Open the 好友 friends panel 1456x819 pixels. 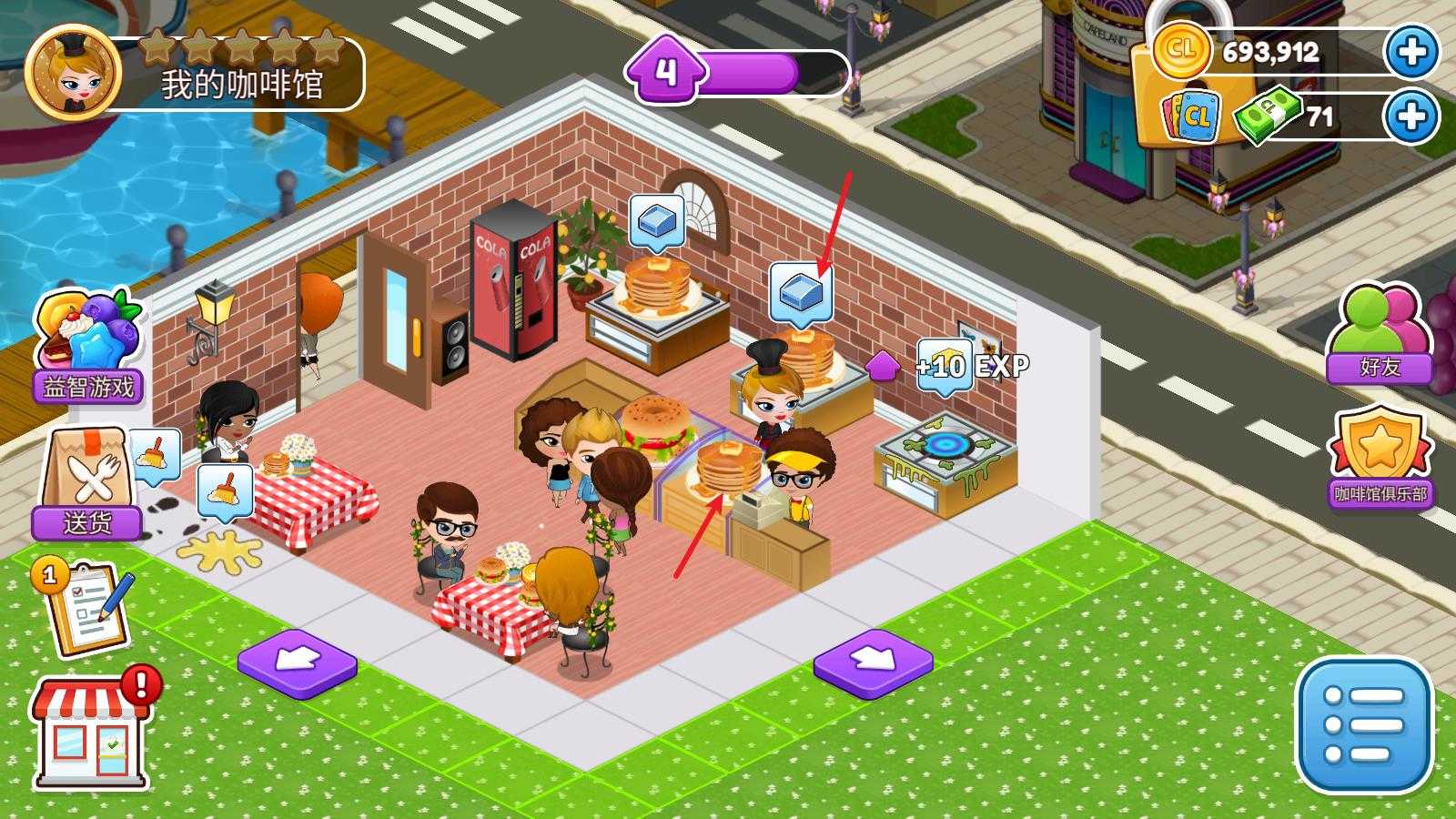click(x=1379, y=334)
